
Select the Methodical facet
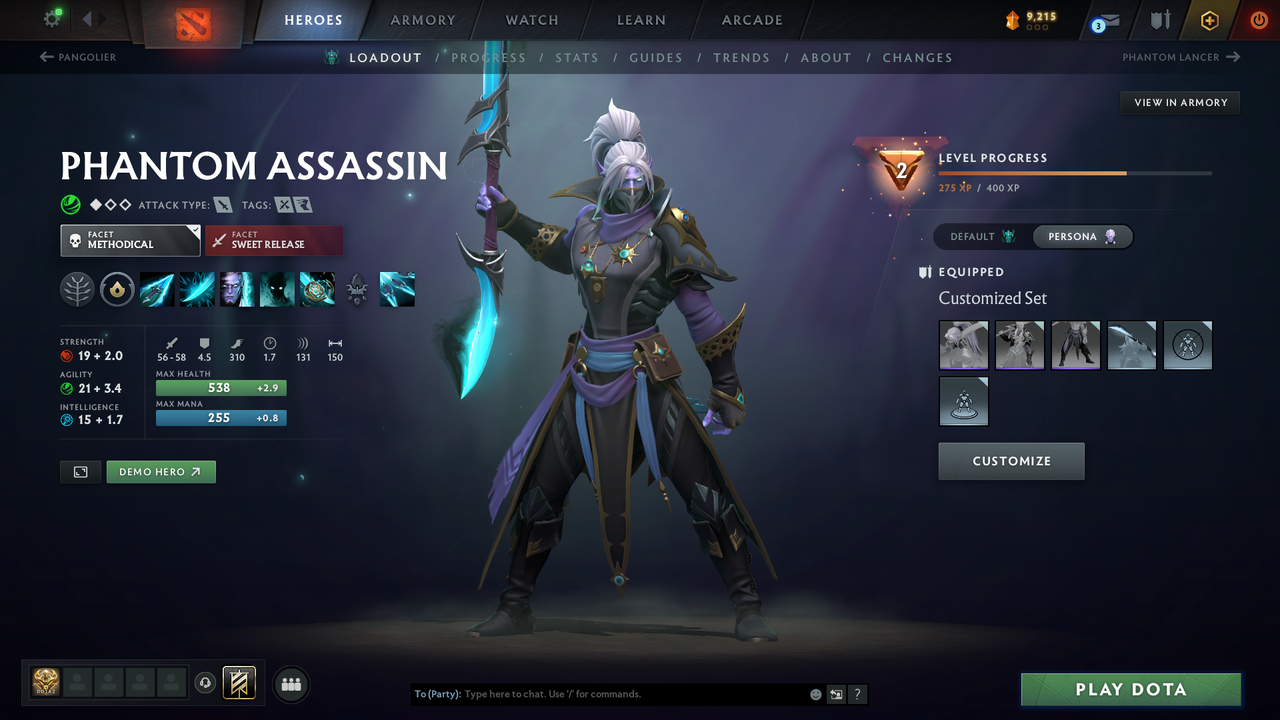(130, 240)
